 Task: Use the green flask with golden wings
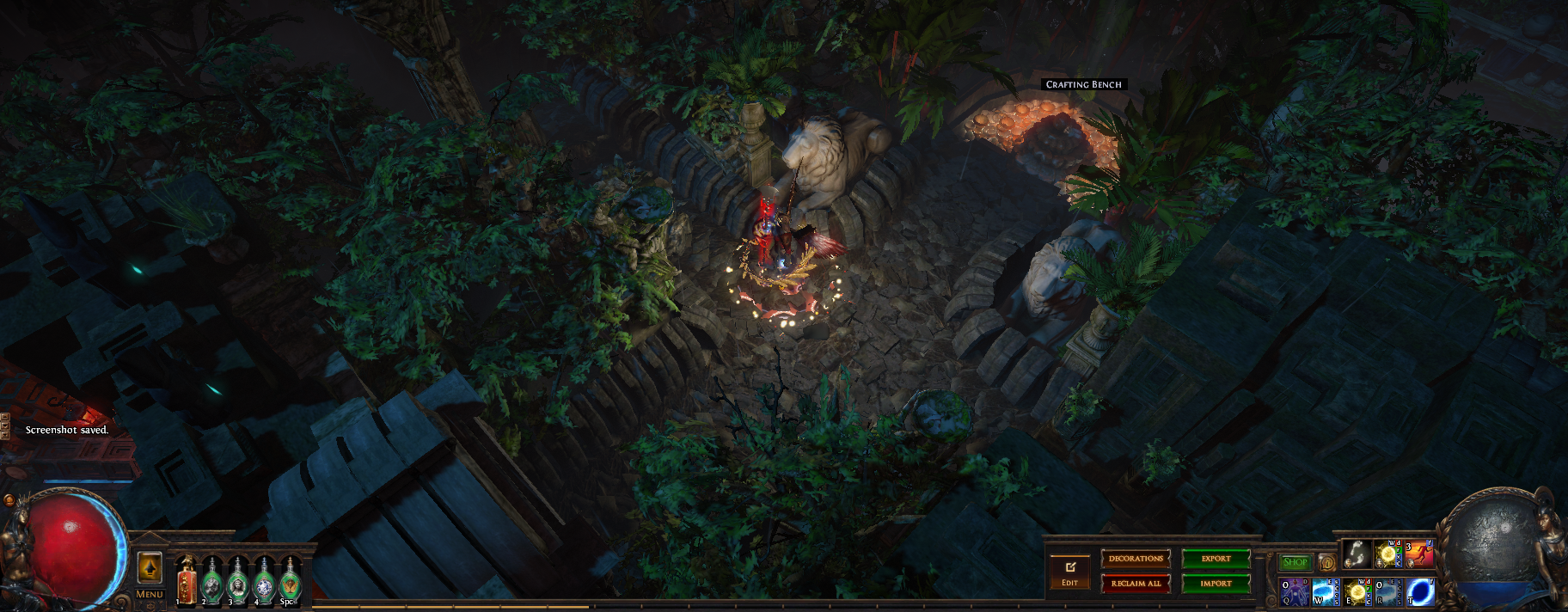pos(290,583)
